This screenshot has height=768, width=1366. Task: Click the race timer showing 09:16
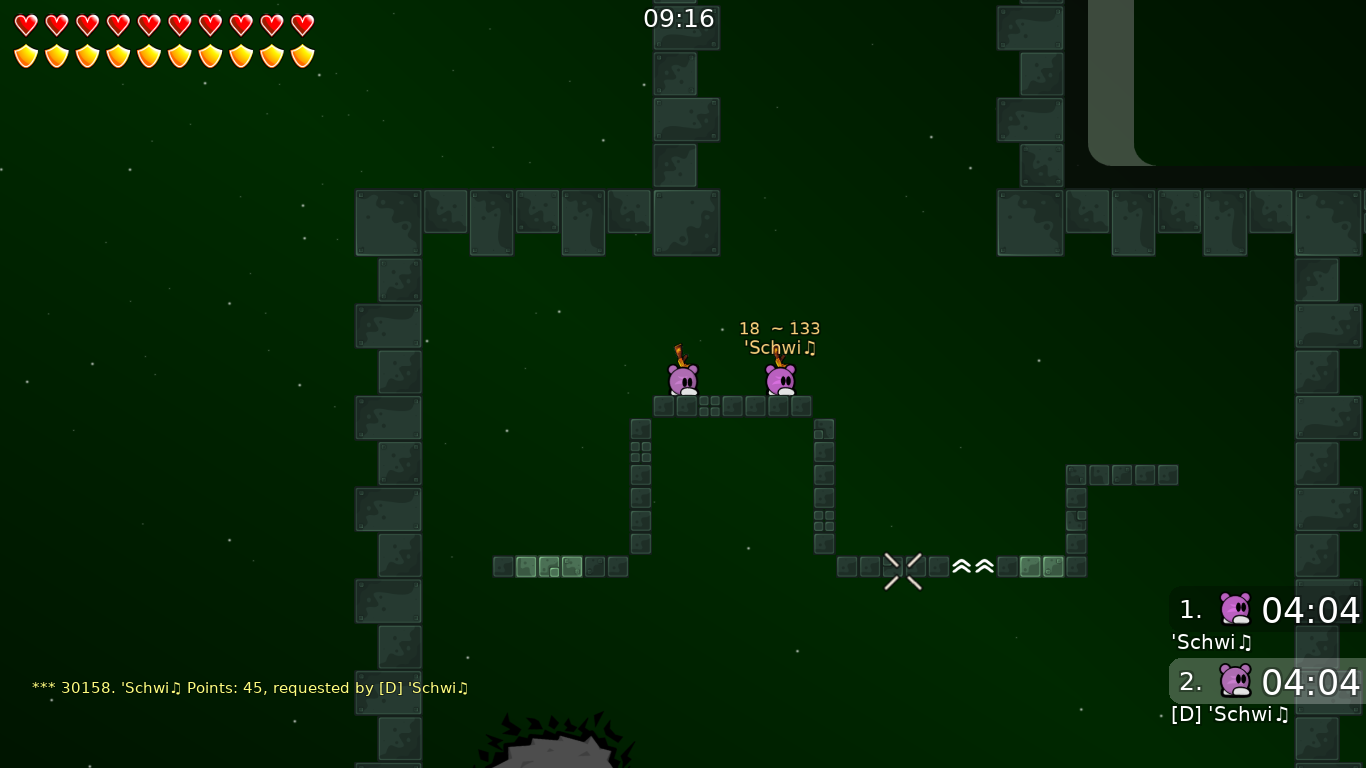pyautogui.click(x=679, y=18)
